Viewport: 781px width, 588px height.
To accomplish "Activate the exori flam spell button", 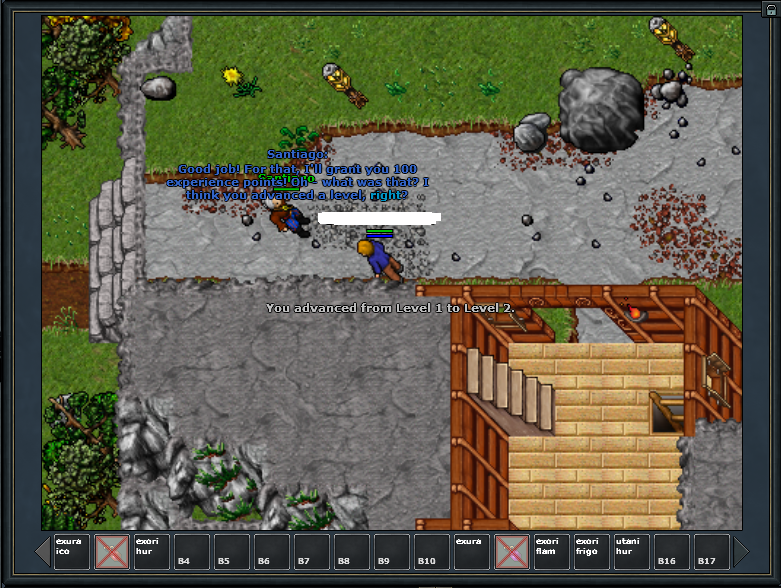I will point(551,552).
